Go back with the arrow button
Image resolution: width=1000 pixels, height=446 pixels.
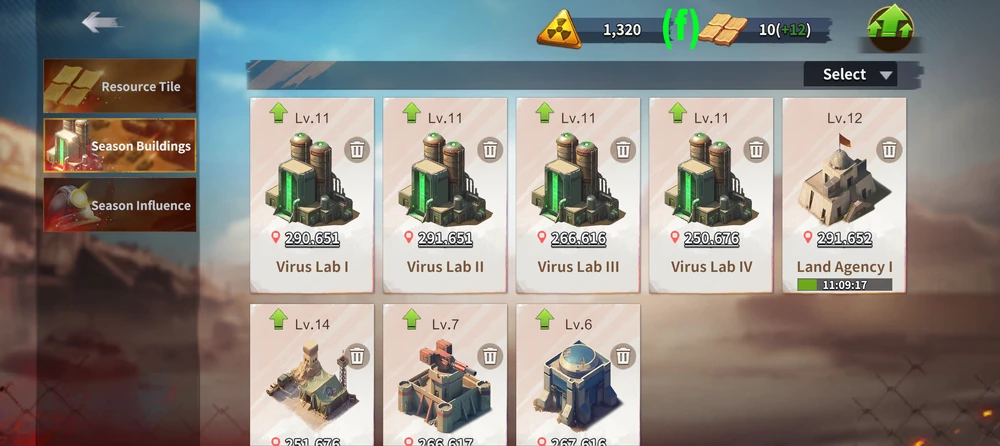pyautogui.click(x=101, y=22)
